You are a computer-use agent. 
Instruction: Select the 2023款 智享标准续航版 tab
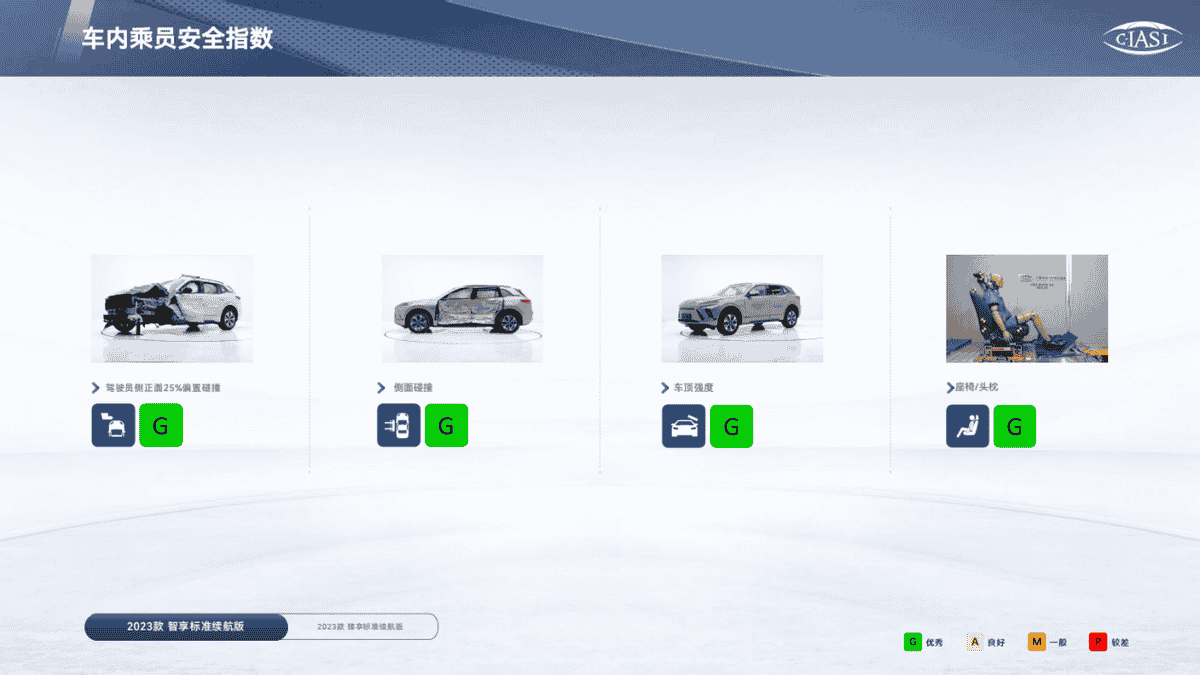click(x=186, y=626)
